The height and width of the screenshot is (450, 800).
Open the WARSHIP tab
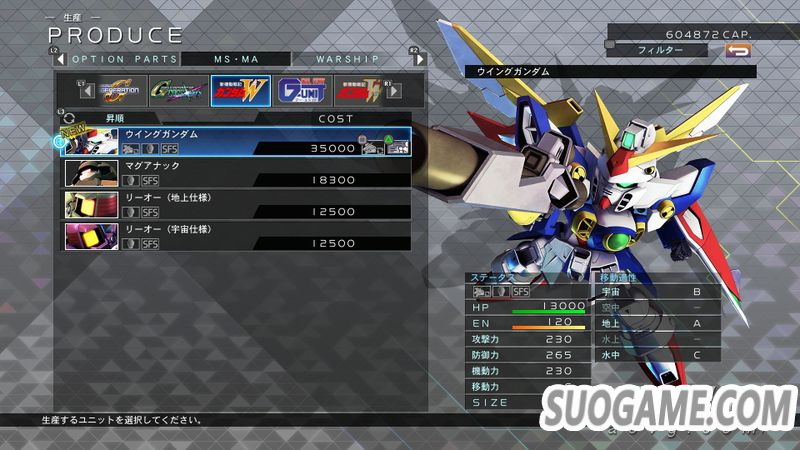pyautogui.click(x=341, y=59)
